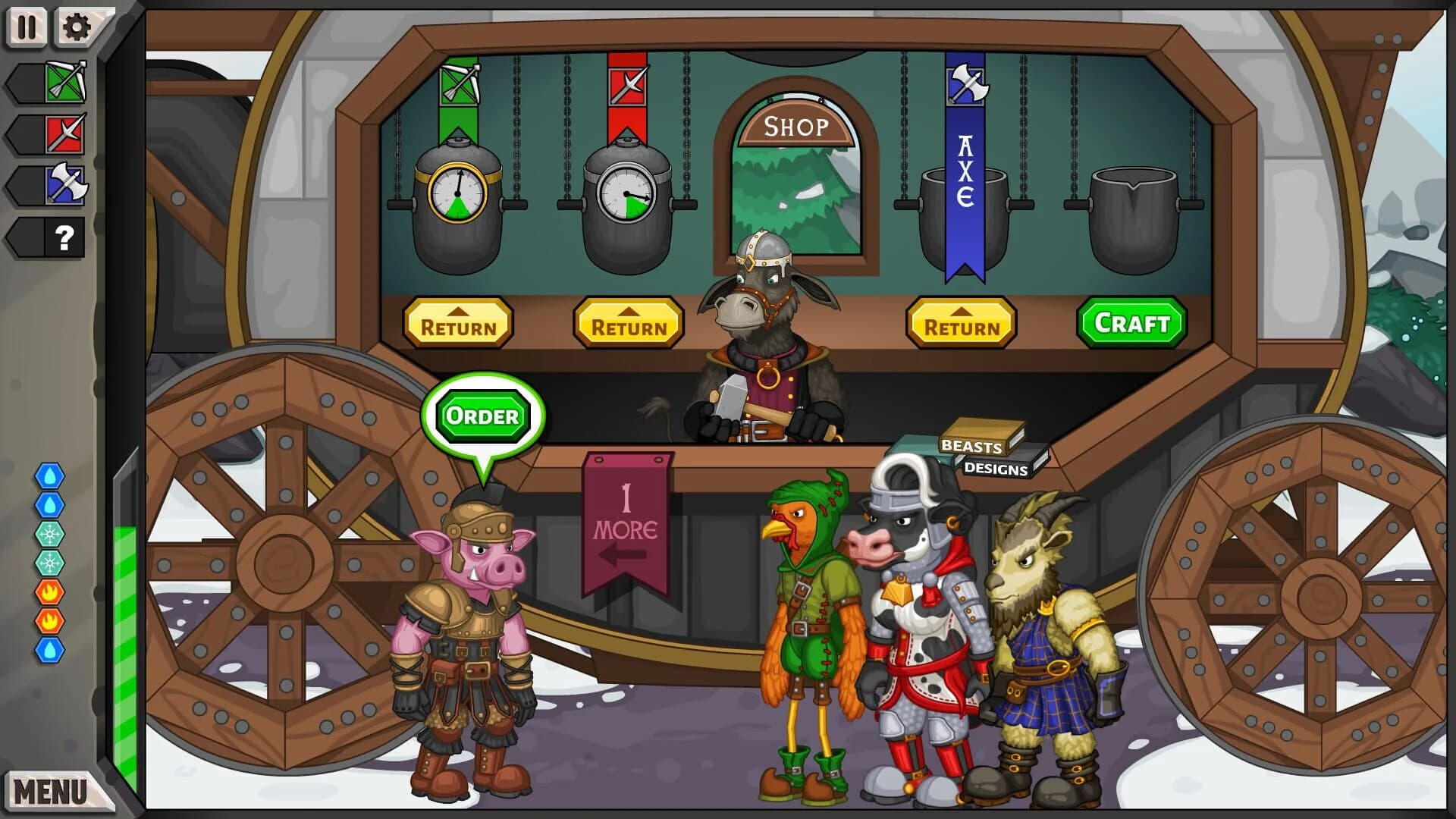
Task: Take the pig warrior's Order
Action: pos(484,415)
